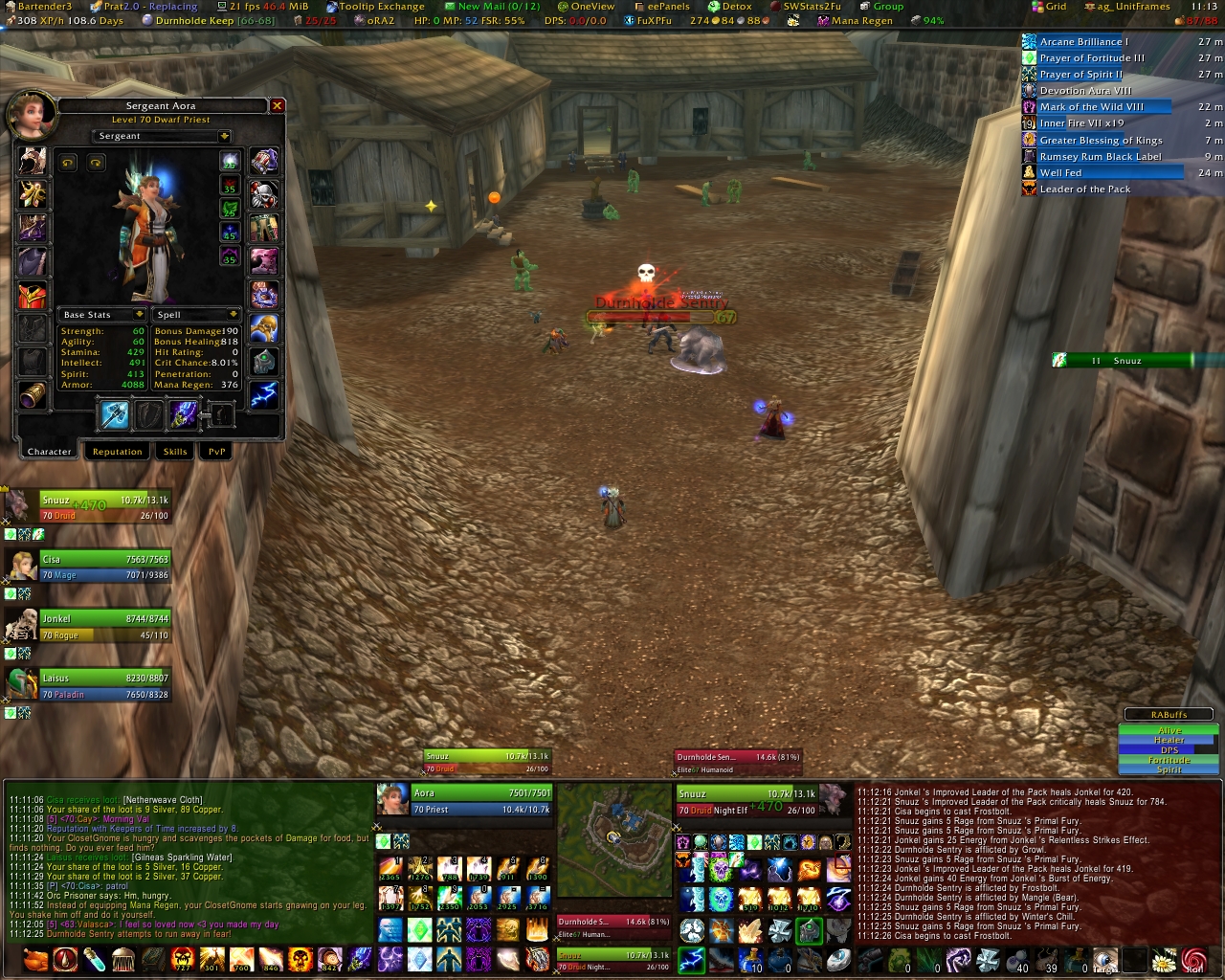
Task: Click the Arcane Brilliance buff entry
Action: point(1083,42)
